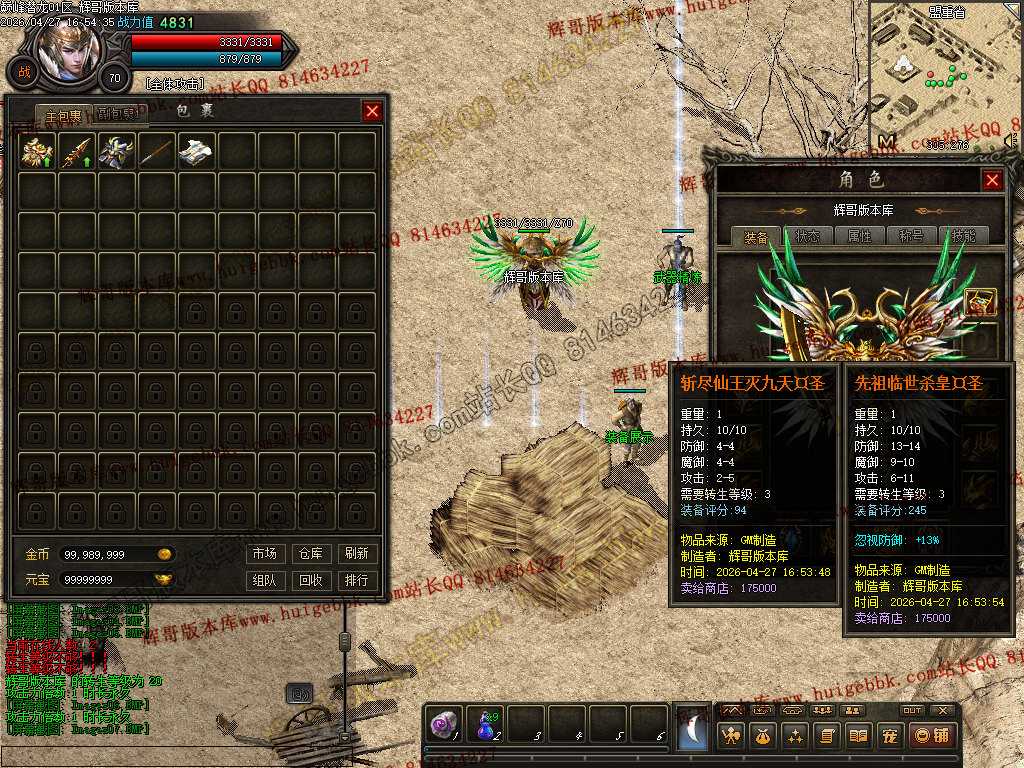Viewport: 1024px width, 768px height.
Task: Close the 包裹 inventory window
Action: pos(372,111)
